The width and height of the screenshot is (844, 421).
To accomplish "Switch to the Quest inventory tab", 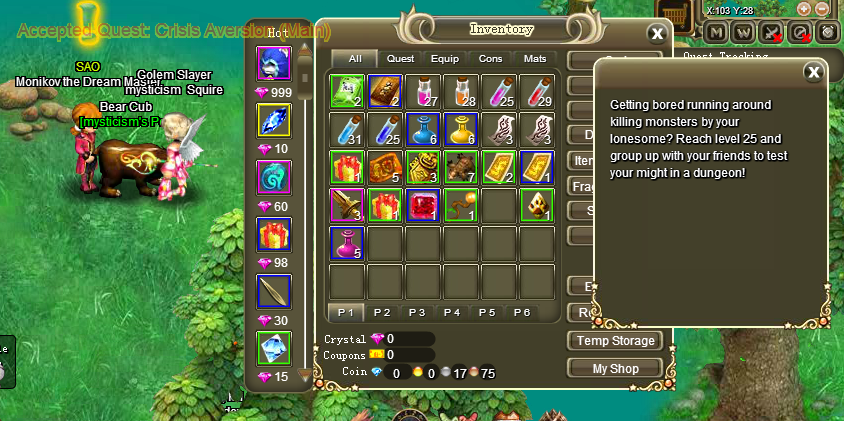I will point(400,59).
